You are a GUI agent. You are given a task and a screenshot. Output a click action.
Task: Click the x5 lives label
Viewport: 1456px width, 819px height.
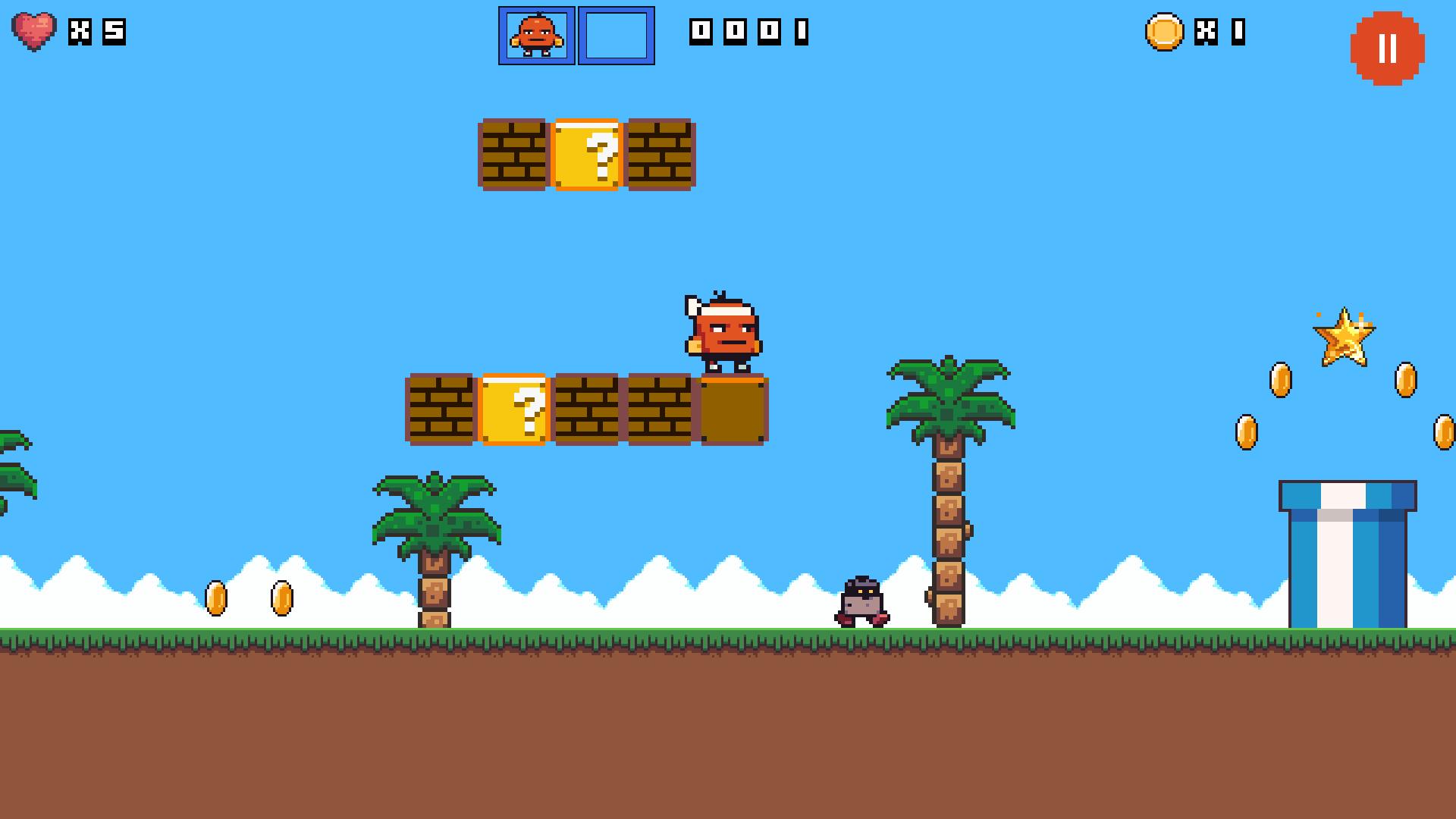(99, 33)
